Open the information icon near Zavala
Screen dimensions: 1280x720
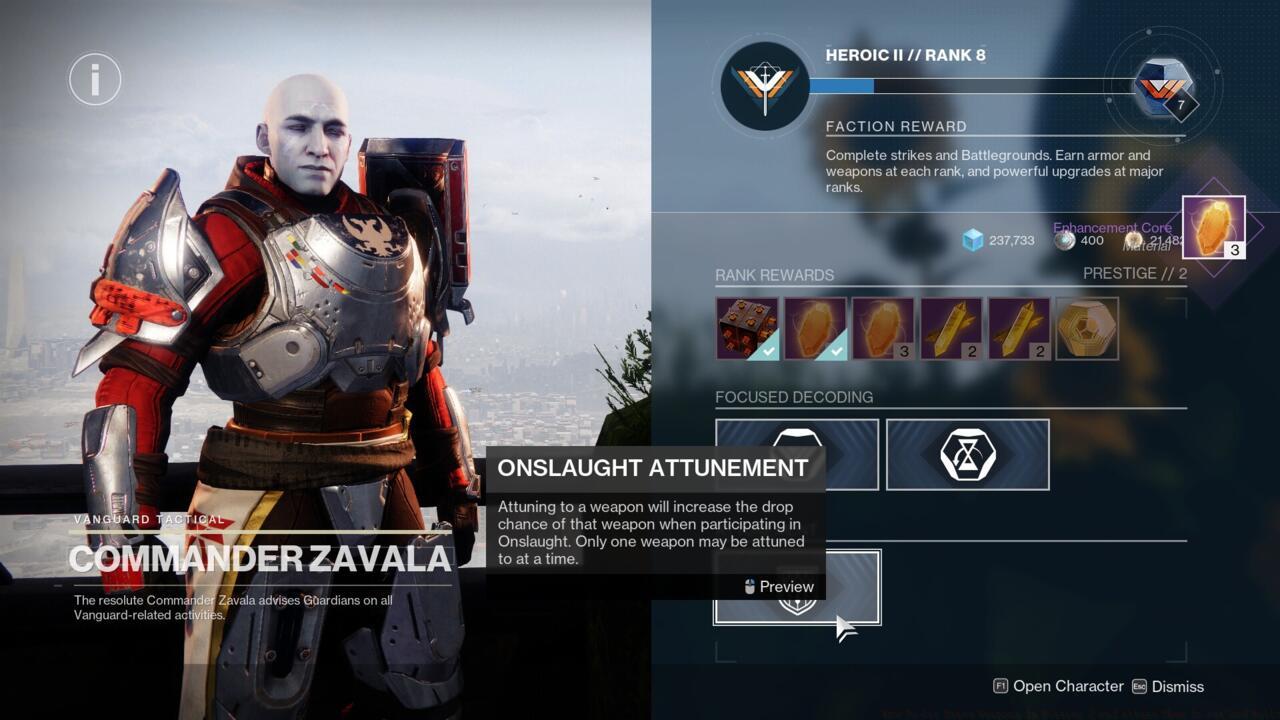click(x=95, y=79)
